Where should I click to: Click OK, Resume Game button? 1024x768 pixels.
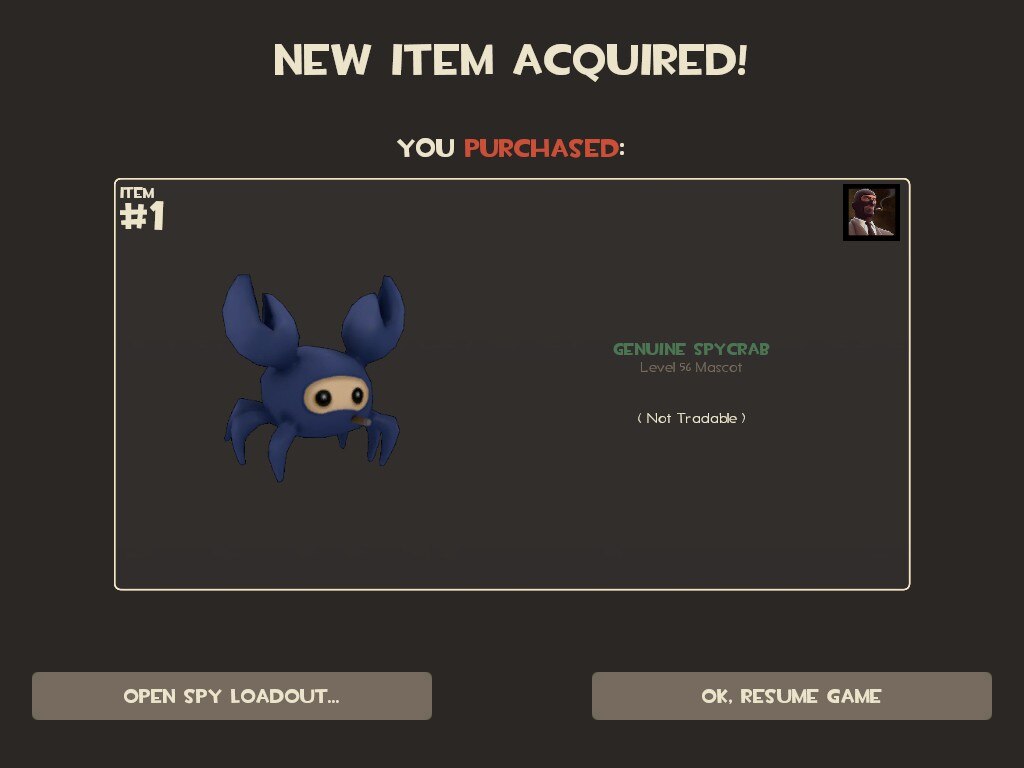click(x=791, y=696)
